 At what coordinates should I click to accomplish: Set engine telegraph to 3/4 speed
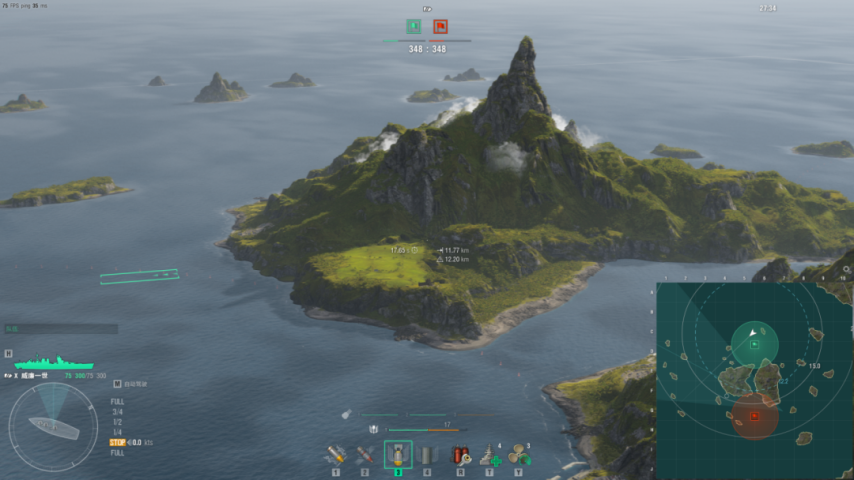pos(117,411)
